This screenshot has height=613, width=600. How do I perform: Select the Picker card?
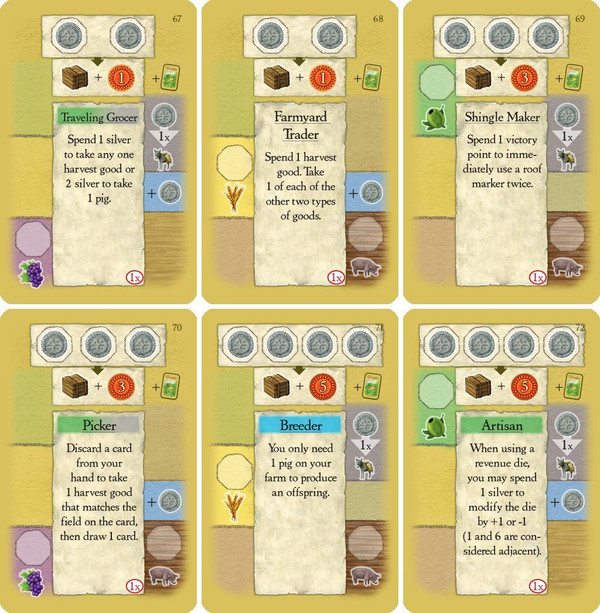pos(98,460)
